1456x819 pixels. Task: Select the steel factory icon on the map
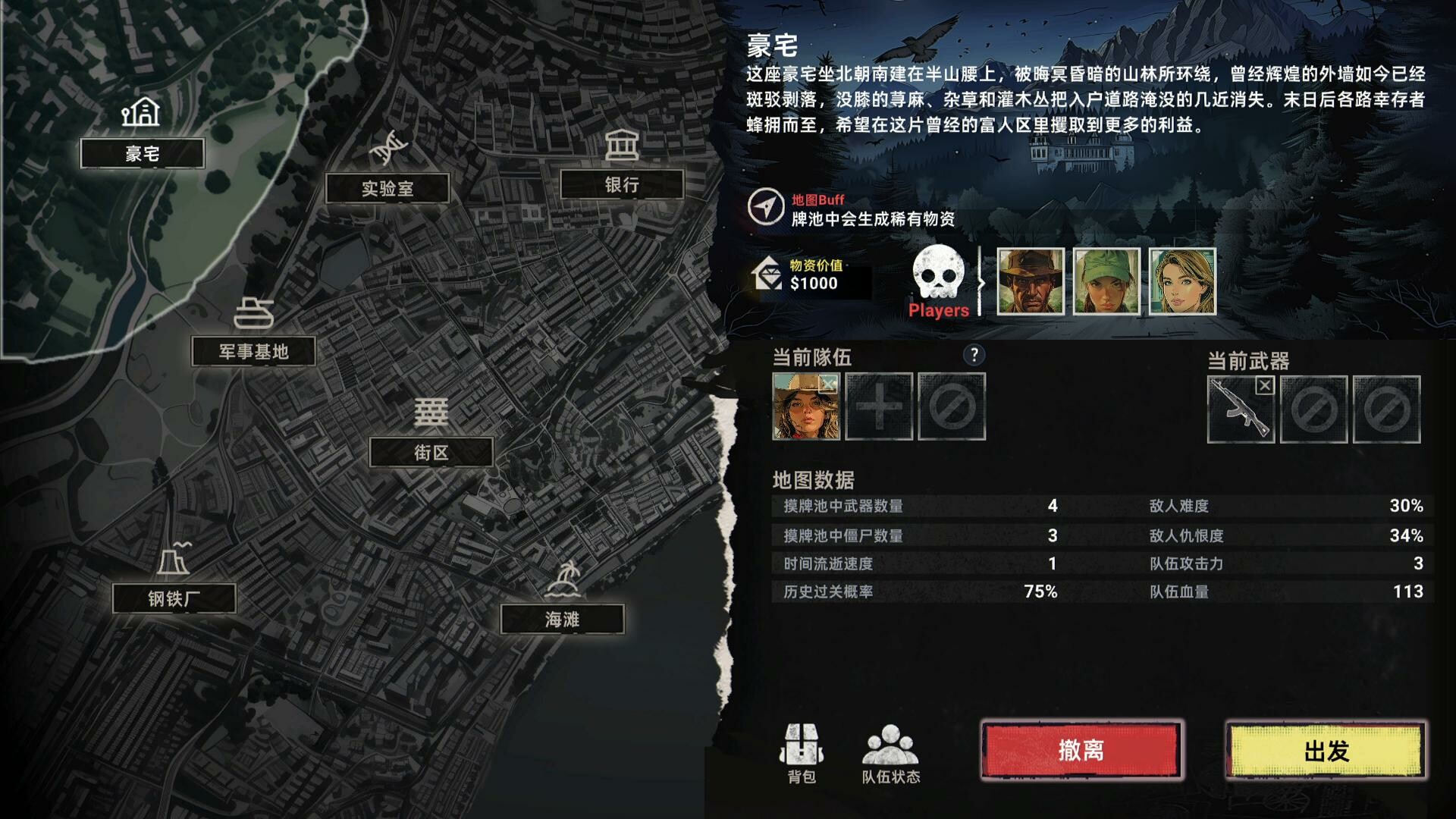[x=175, y=560]
